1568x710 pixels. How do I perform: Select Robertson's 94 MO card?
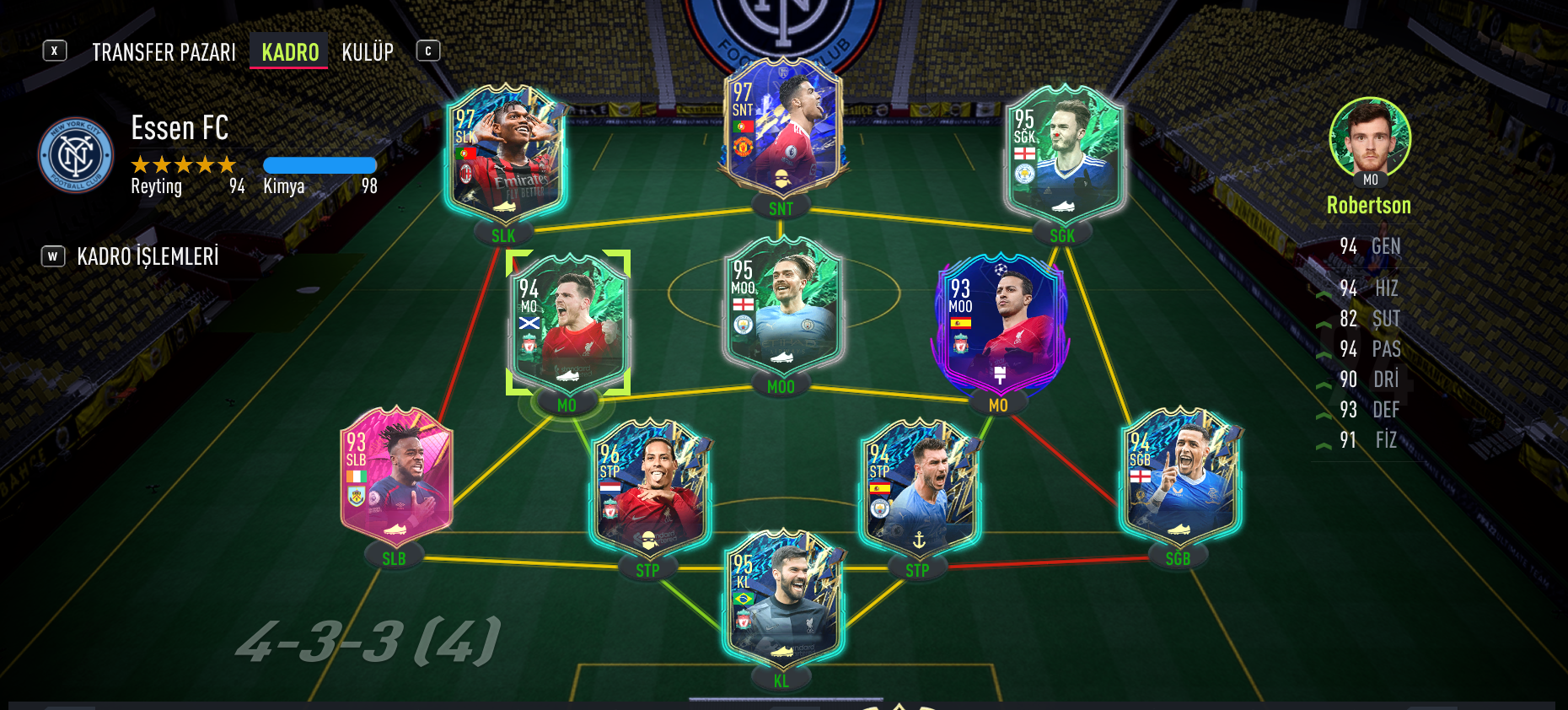567,324
